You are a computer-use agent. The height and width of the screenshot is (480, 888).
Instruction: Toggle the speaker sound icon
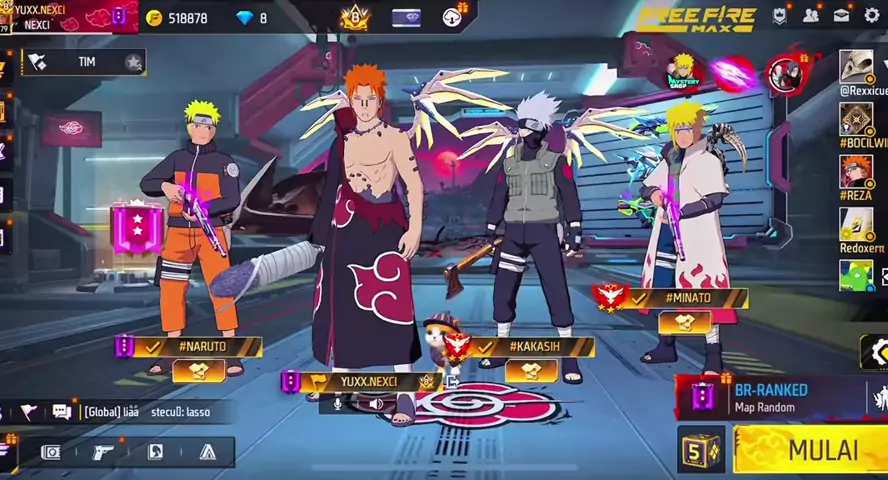coord(376,404)
